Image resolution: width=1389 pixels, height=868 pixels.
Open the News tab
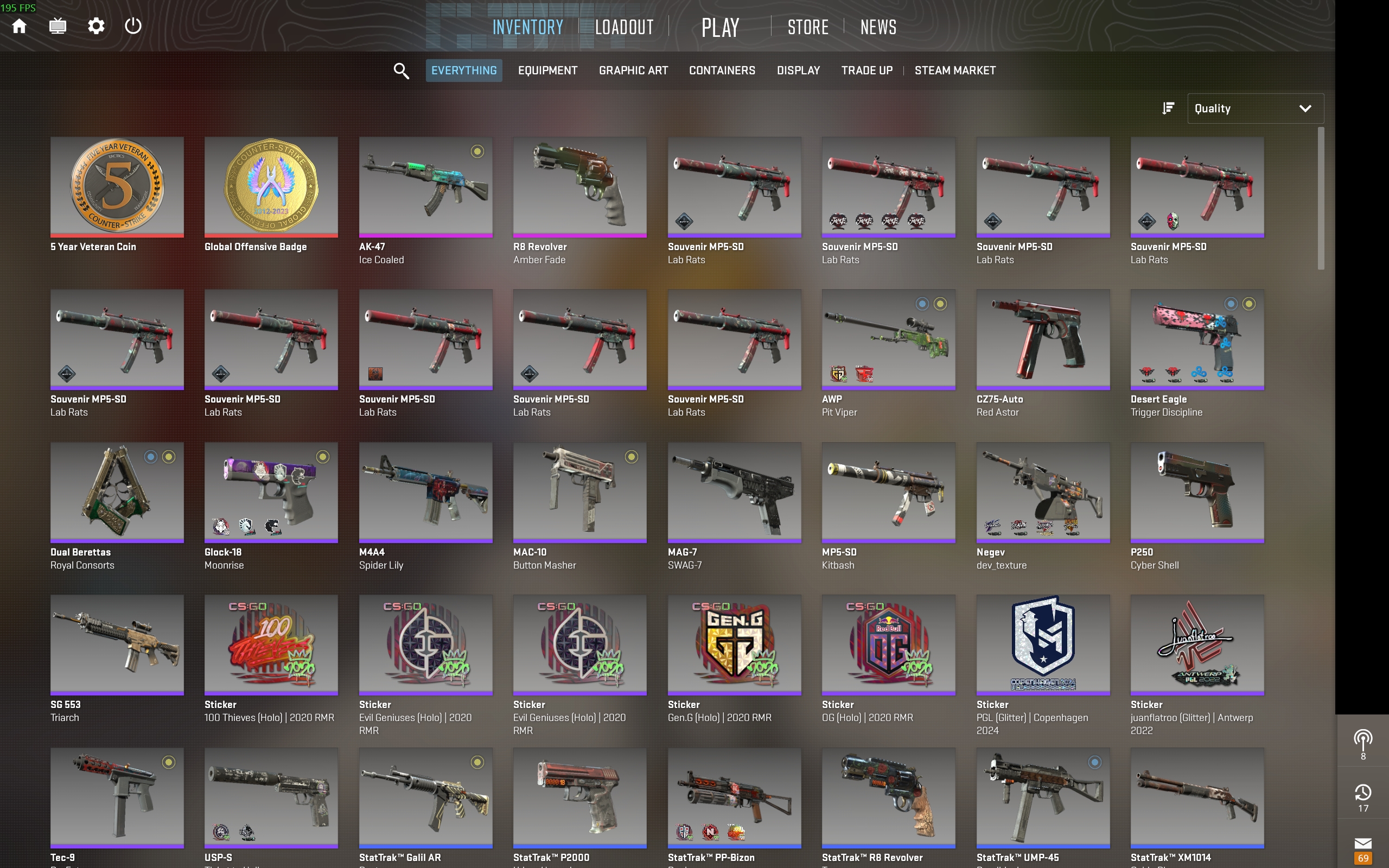point(878,27)
